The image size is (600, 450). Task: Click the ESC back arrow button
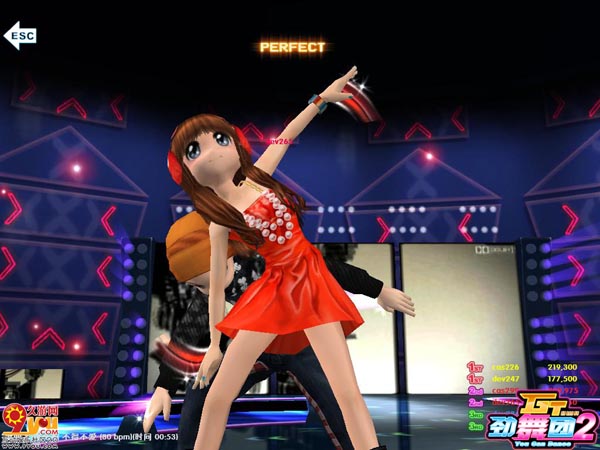20,37
